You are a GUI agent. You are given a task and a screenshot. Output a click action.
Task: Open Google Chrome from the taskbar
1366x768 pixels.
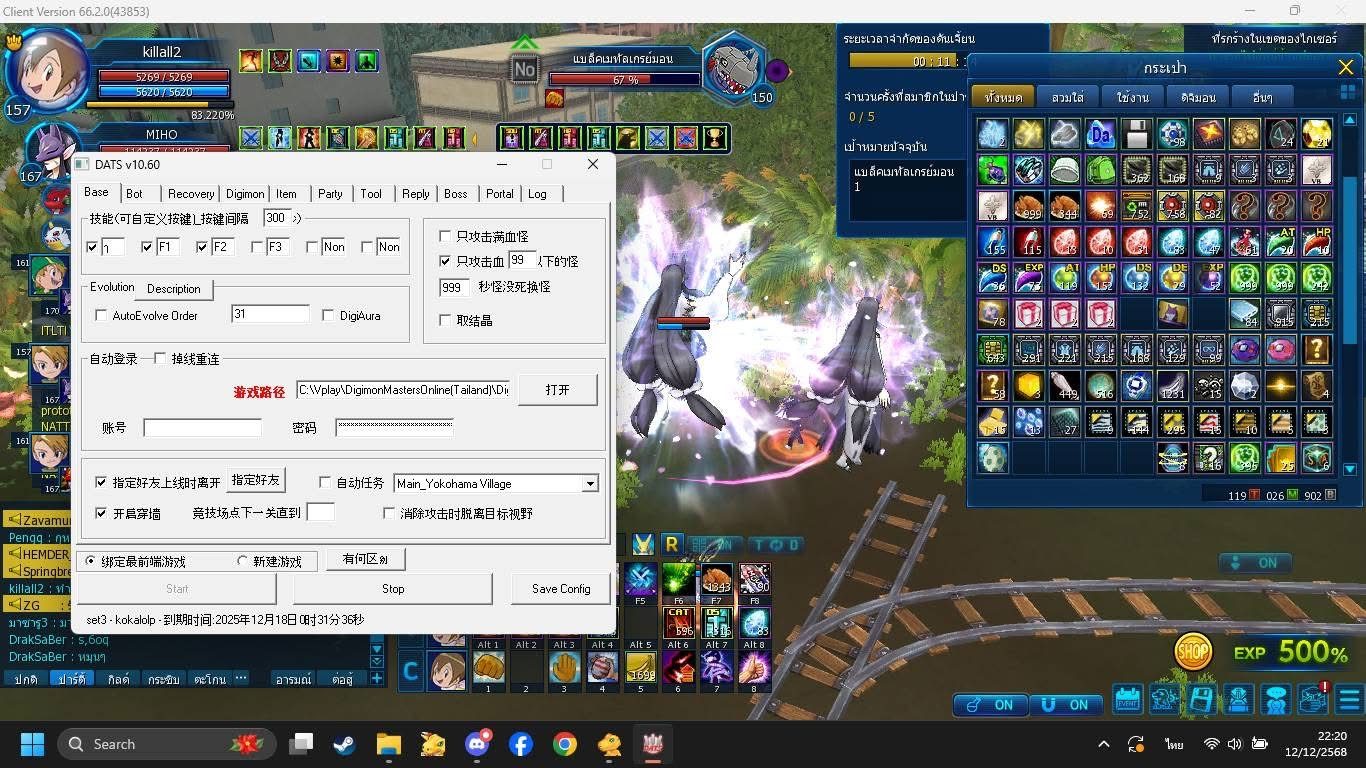(x=565, y=744)
